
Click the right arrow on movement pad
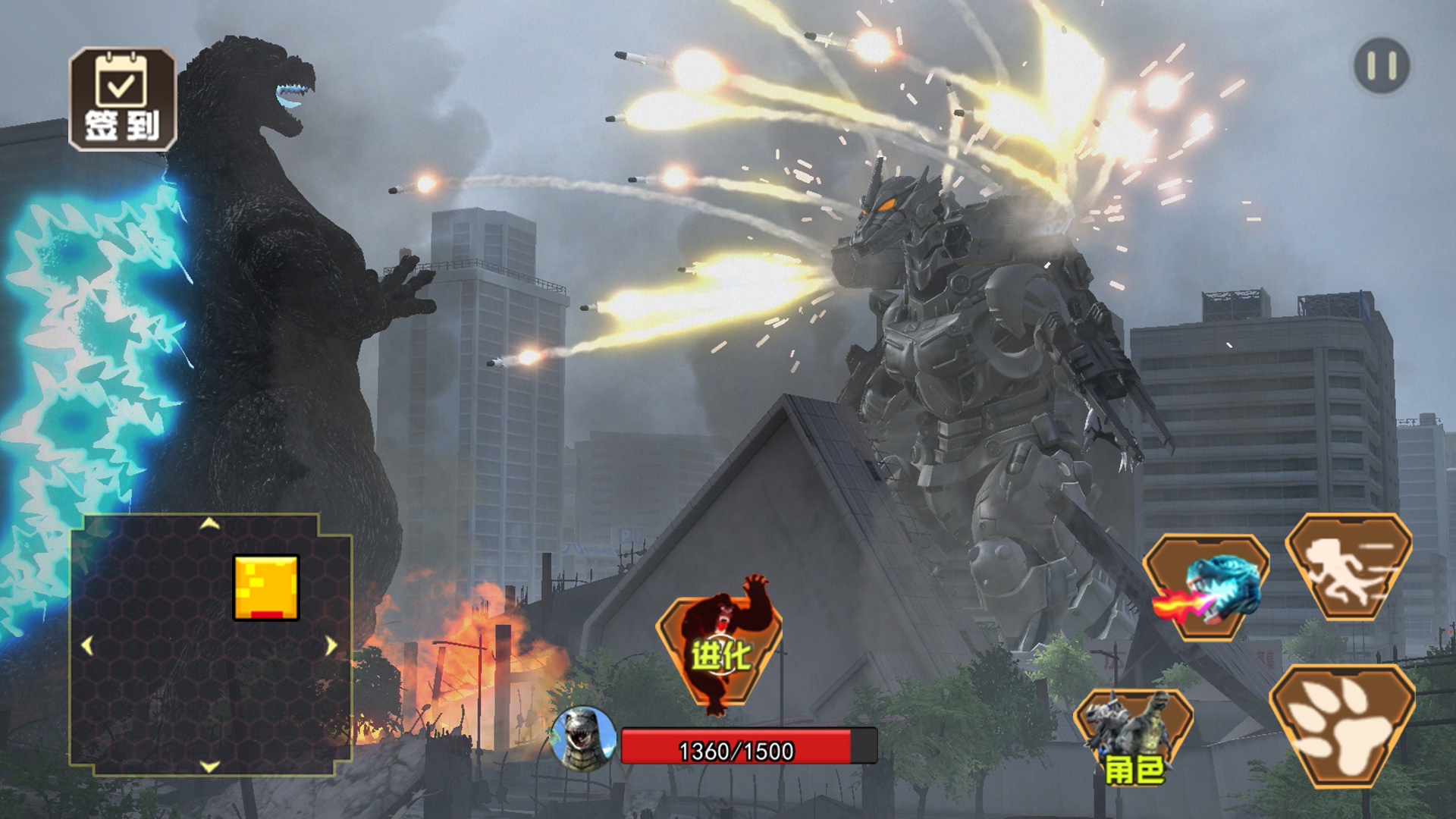331,646
